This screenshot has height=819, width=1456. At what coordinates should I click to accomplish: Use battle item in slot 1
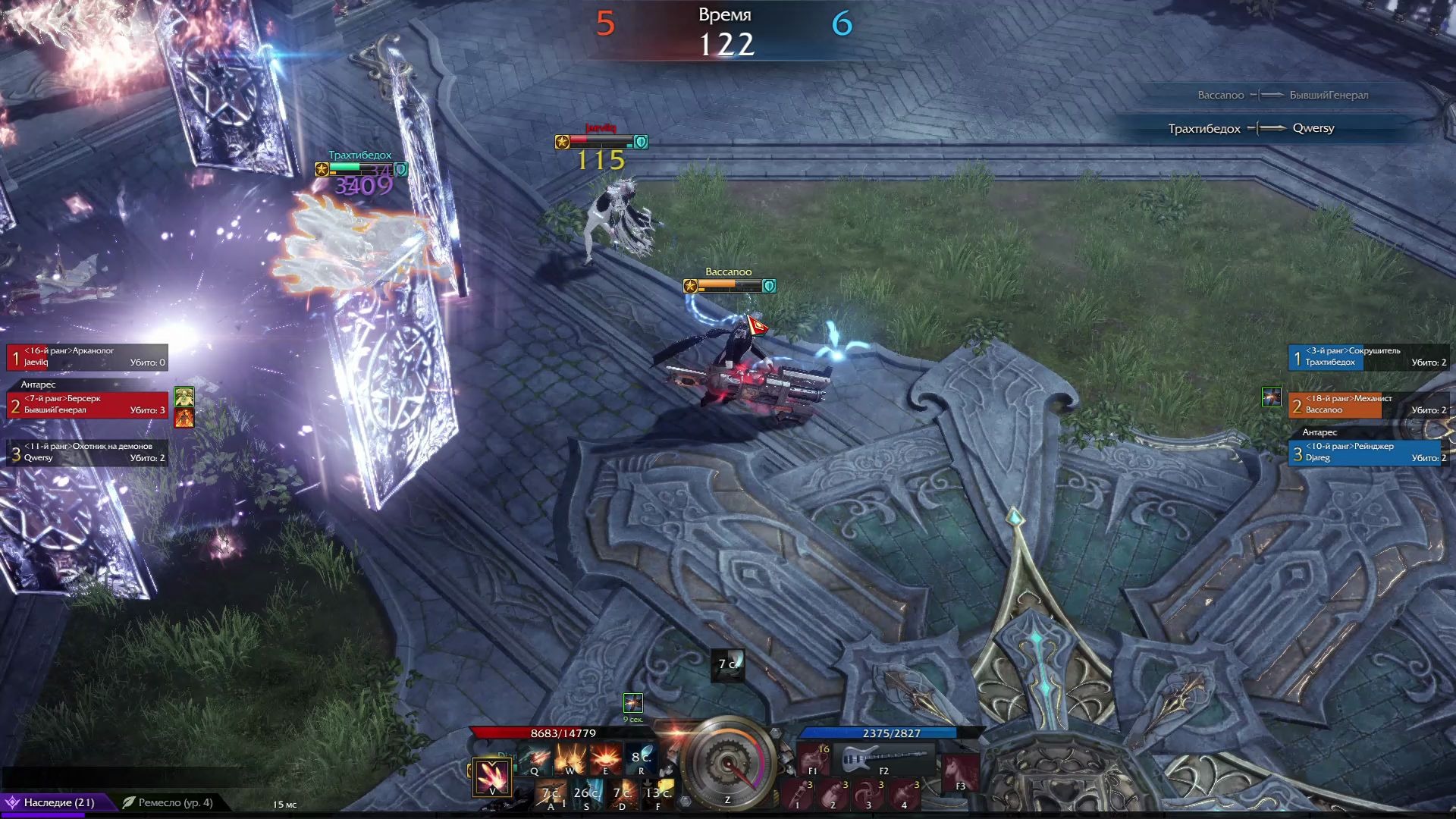798,794
